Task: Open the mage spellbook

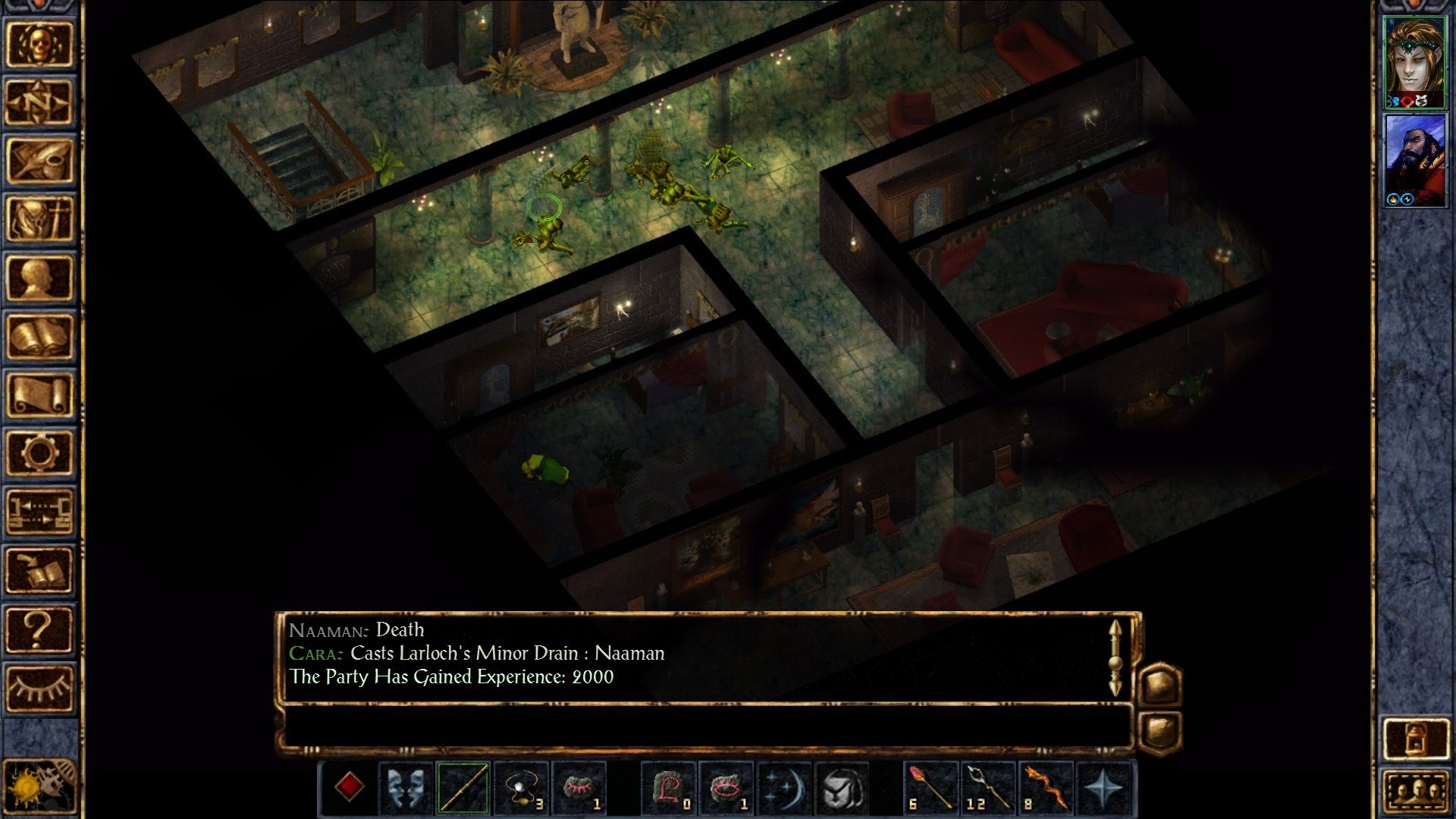Action: click(x=39, y=336)
